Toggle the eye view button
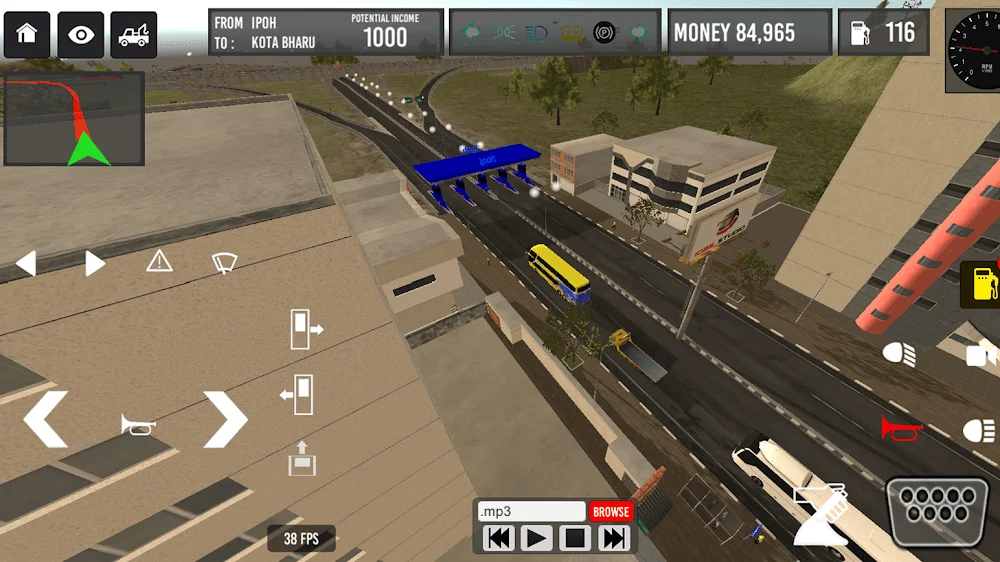The width and height of the screenshot is (1000, 562). point(80,35)
